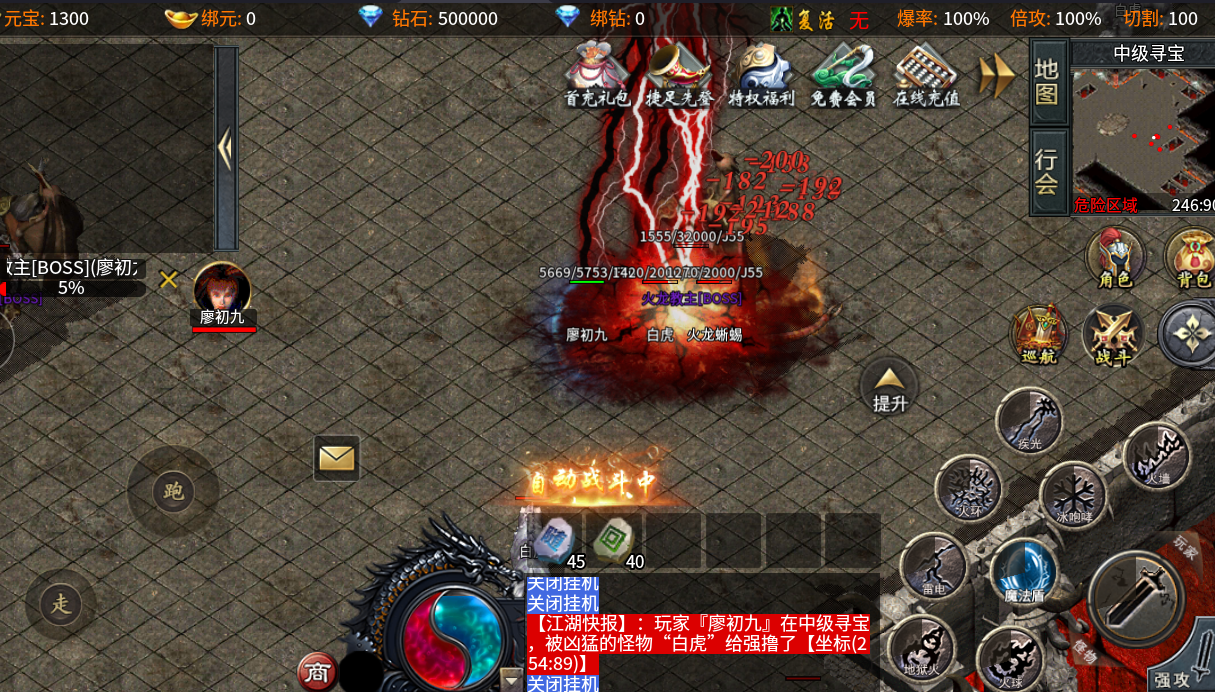This screenshot has width=1215, height=692.
Task: Open the 首充礼包 first-recharge gift pack
Action: click(x=597, y=72)
